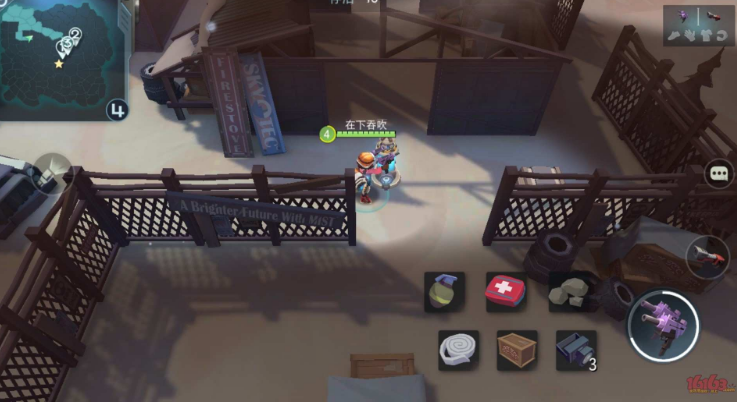
Task: Select the grenade item slot
Action: click(x=444, y=291)
